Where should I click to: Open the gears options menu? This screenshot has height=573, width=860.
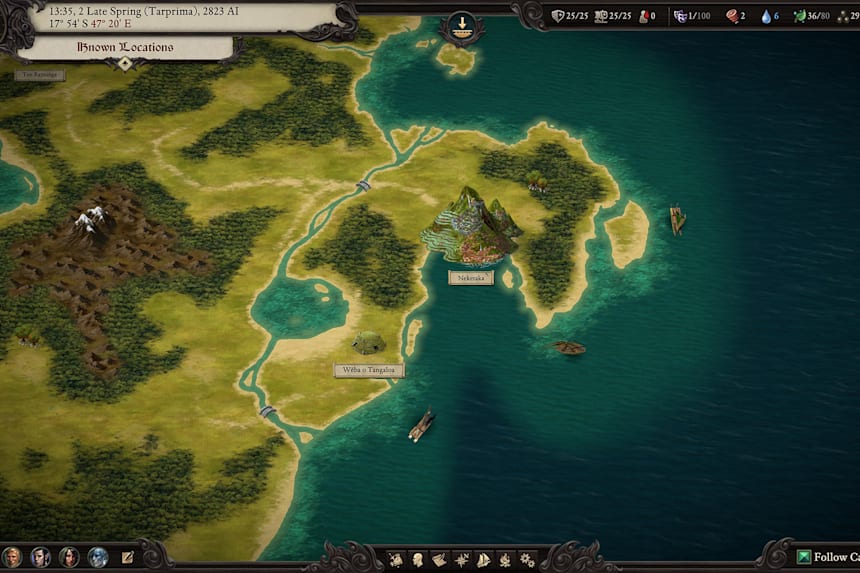pyautogui.click(x=527, y=559)
